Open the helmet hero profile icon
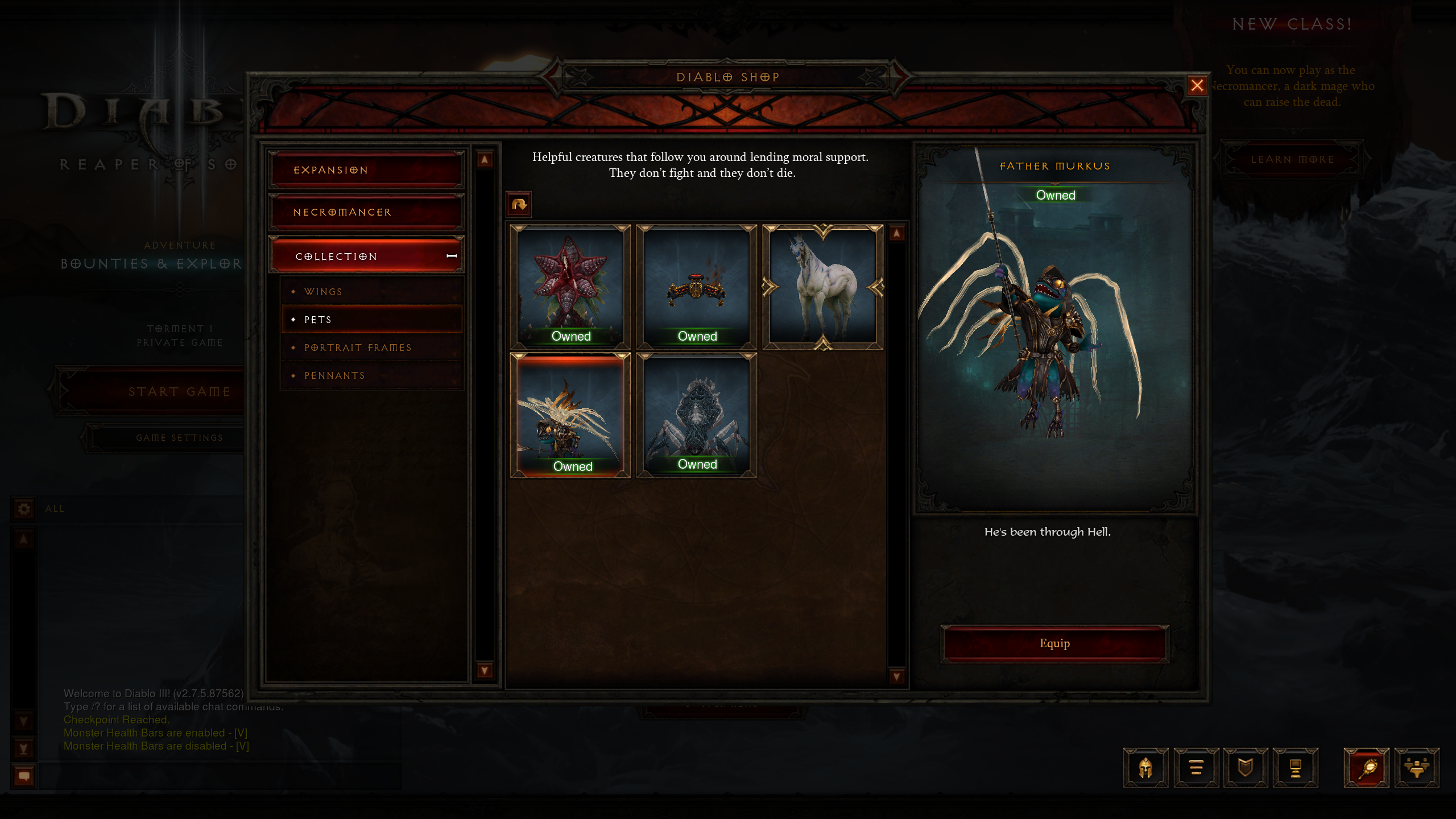 (x=1145, y=768)
